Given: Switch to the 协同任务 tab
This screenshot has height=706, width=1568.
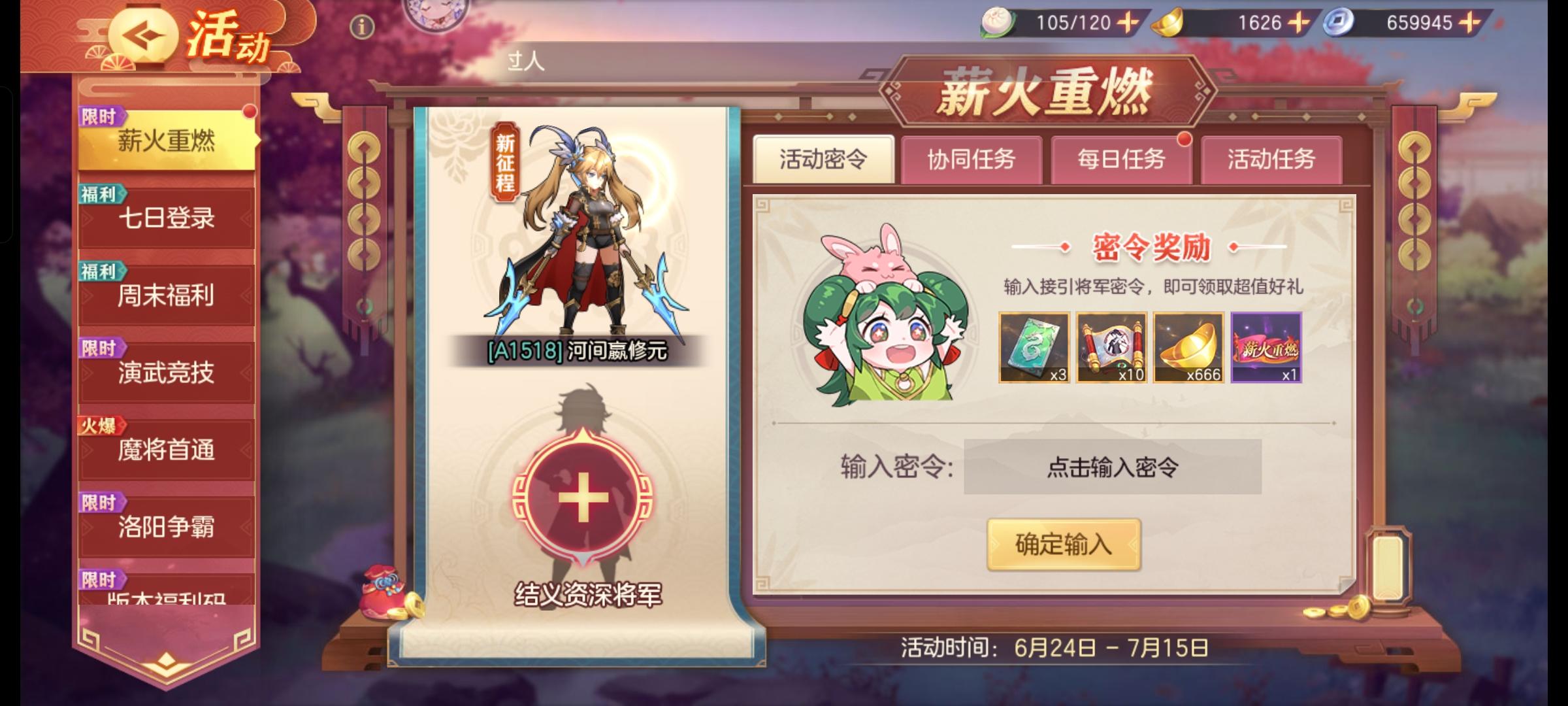Looking at the screenshot, I should click(972, 158).
